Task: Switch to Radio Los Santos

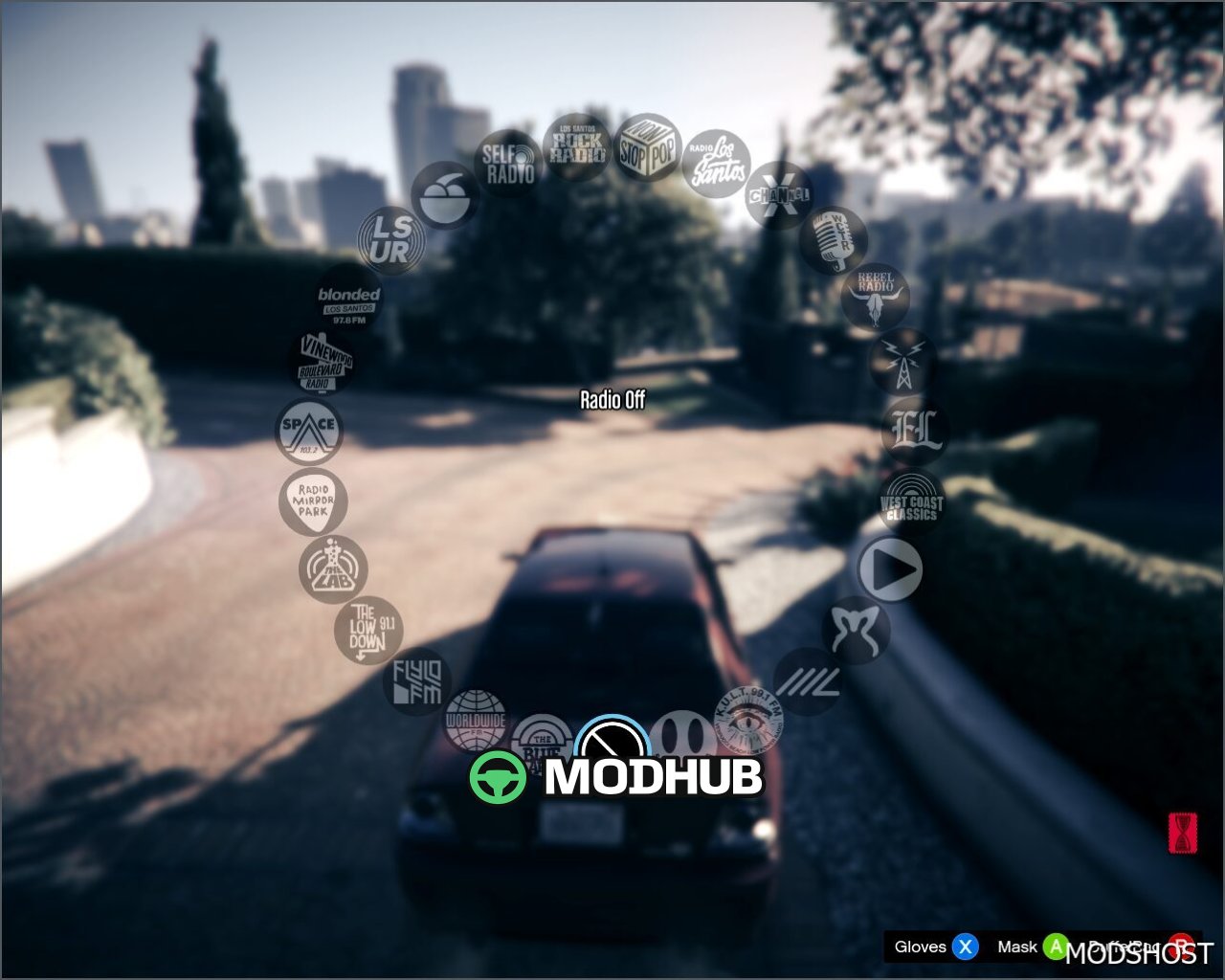Action: pyautogui.click(x=716, y=164)
